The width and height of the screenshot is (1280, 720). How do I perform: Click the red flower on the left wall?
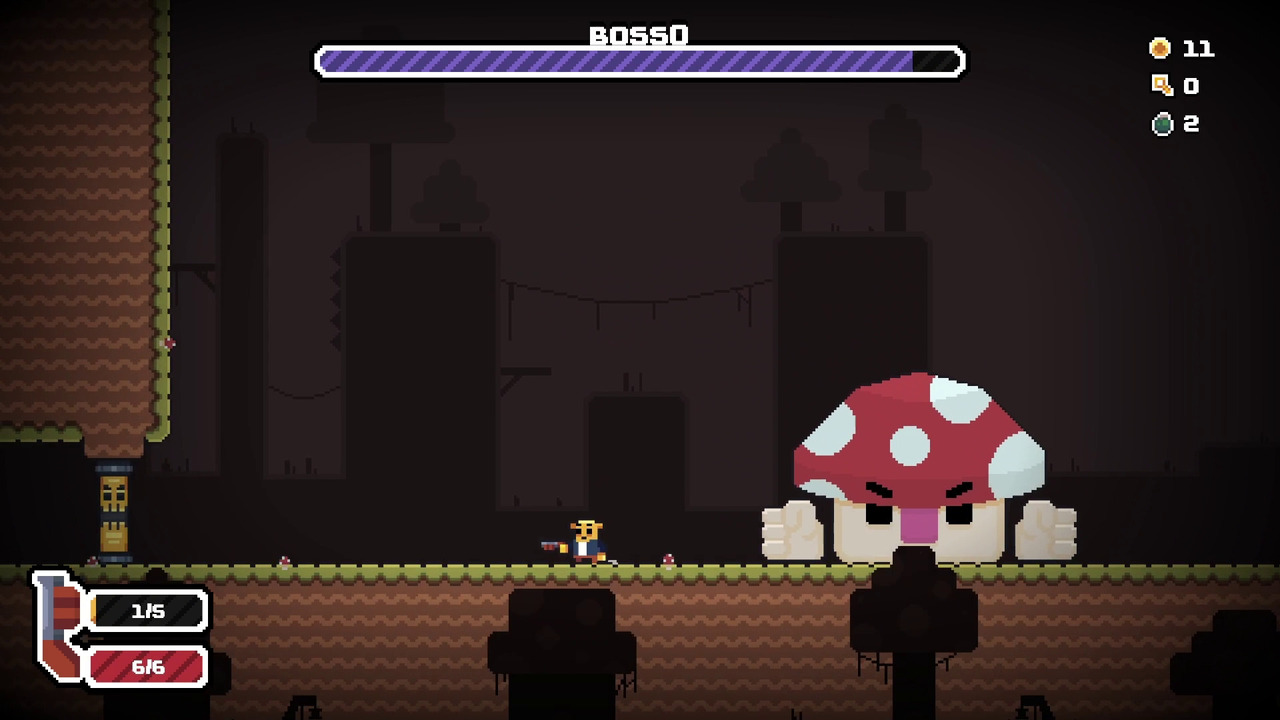[x=168, y=344]
